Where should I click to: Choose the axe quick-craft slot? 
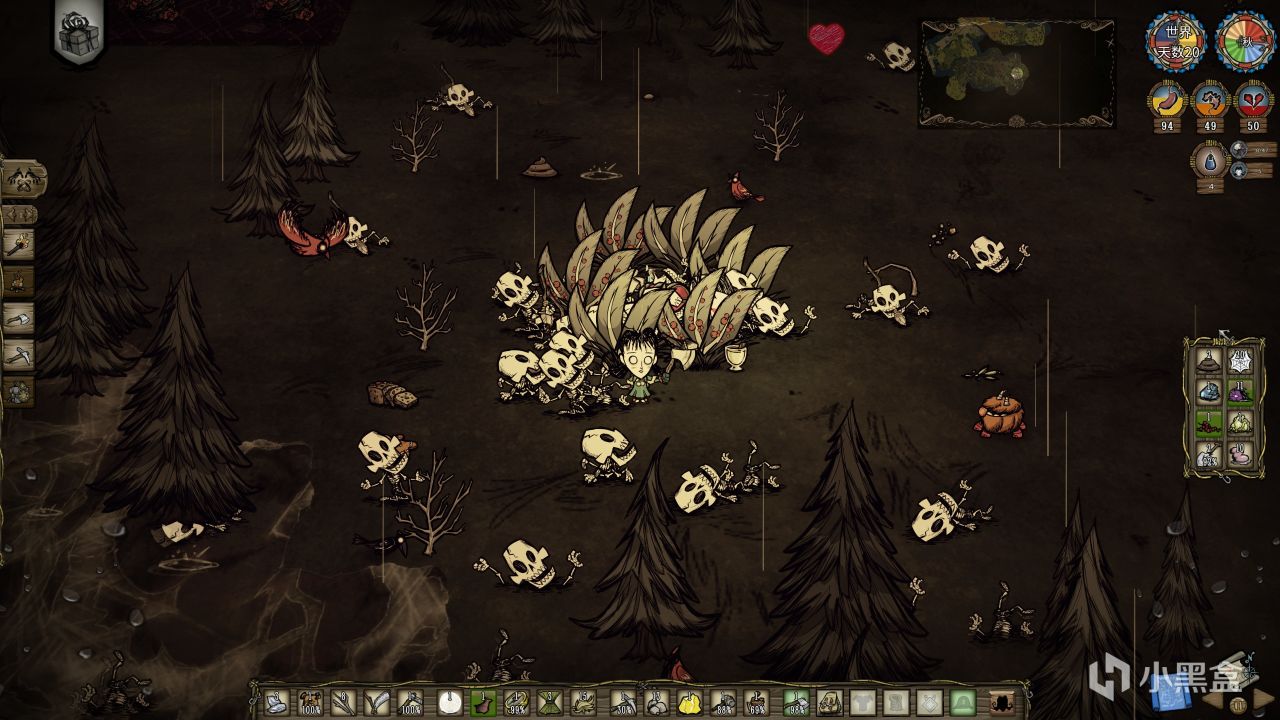tap(19, 318)
